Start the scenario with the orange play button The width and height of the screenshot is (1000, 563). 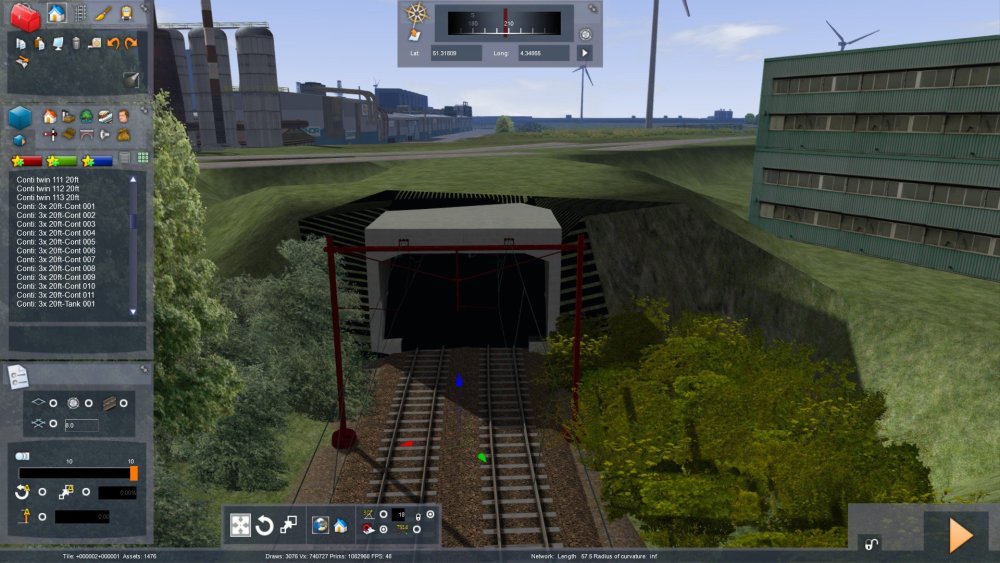[x=960, y=534]
